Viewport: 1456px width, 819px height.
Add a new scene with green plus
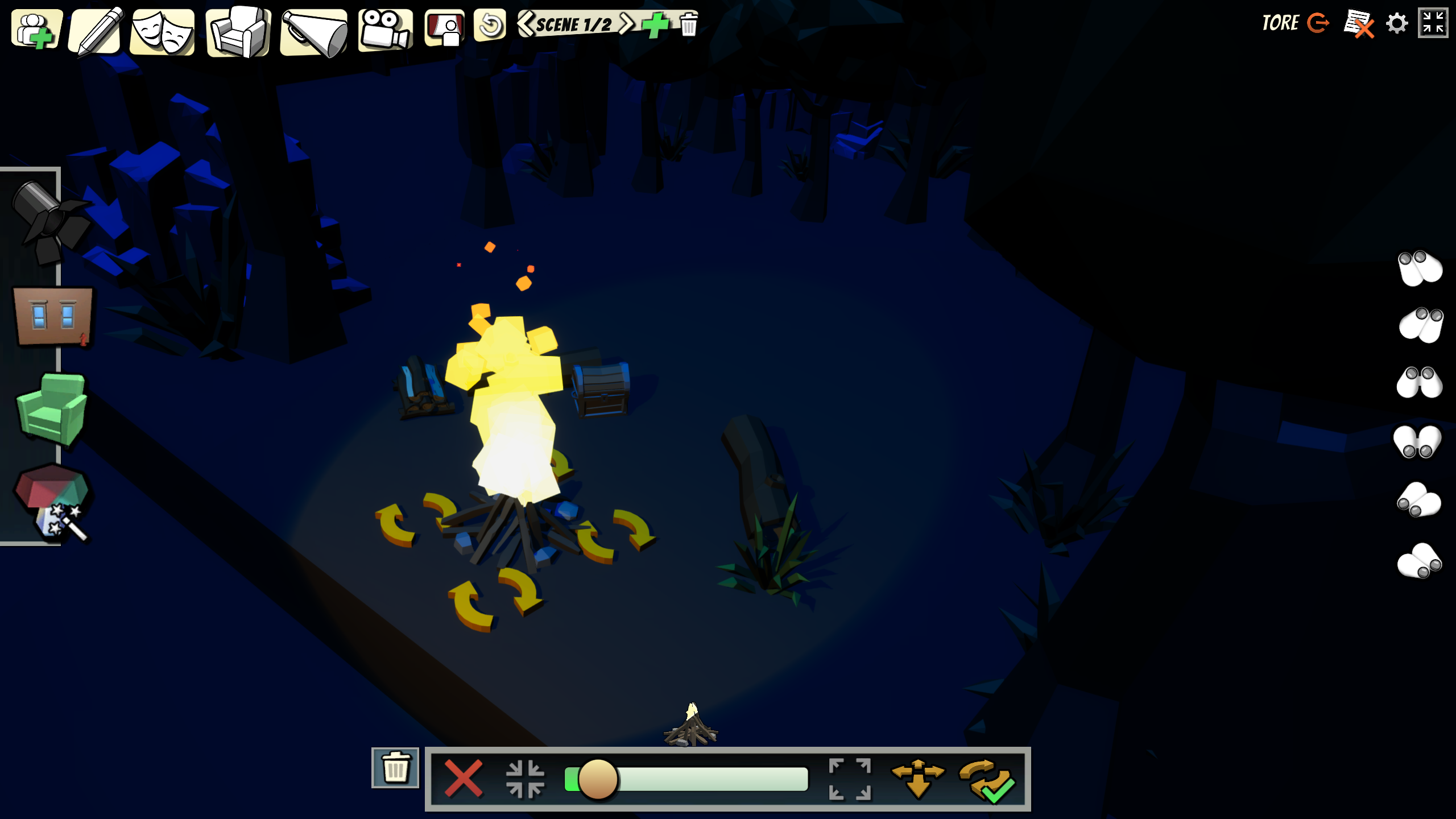click(655, 25)
